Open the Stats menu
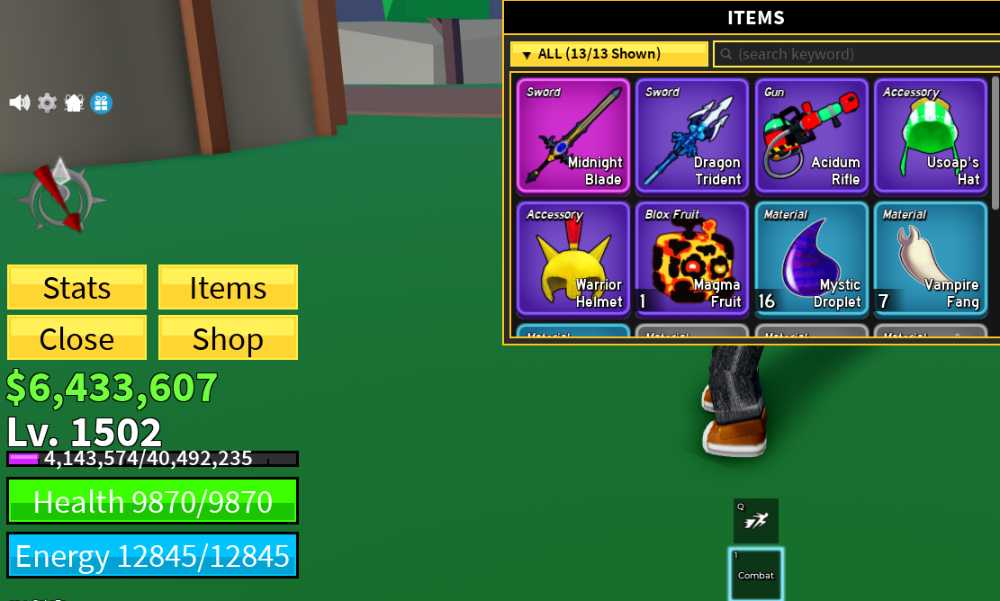This screenshot has height=601, width=1000. 77,288
